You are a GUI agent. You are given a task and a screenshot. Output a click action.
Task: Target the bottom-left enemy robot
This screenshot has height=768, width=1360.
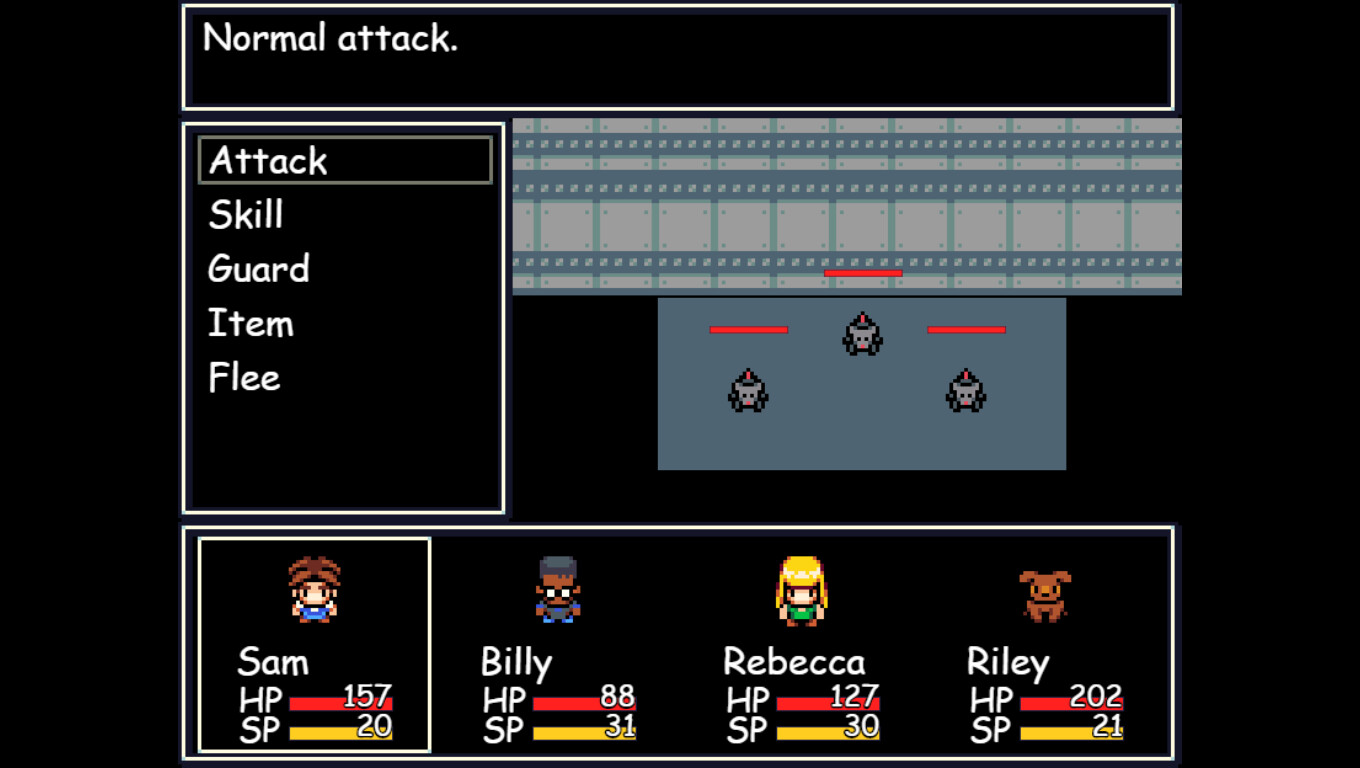tap(747, 392)
